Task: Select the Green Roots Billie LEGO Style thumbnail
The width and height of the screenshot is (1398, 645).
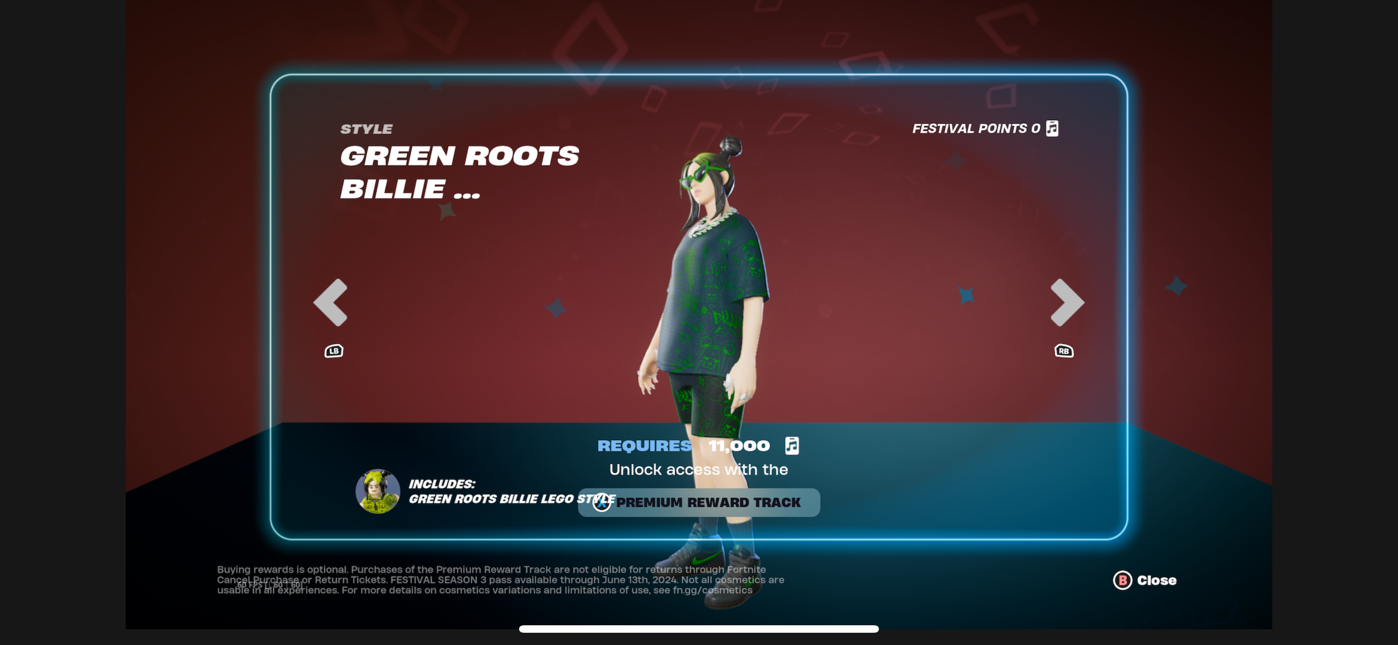Action: pyautogui.click(x=378, y=491)
